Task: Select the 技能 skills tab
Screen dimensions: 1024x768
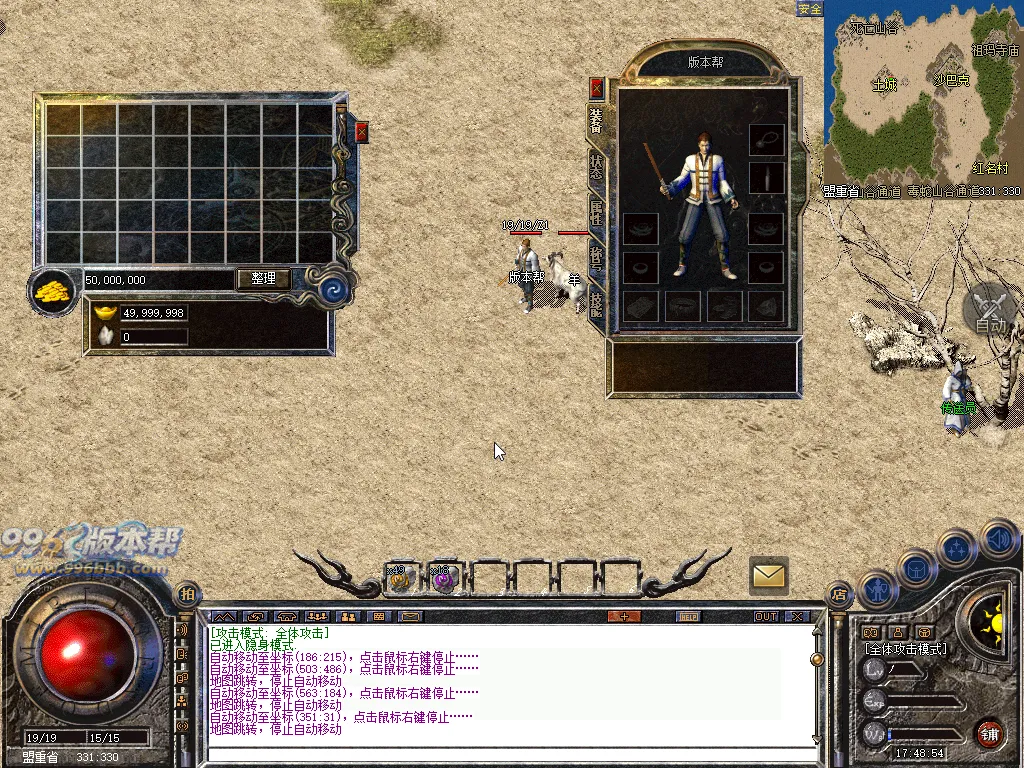Action: (x=597, y=304)
